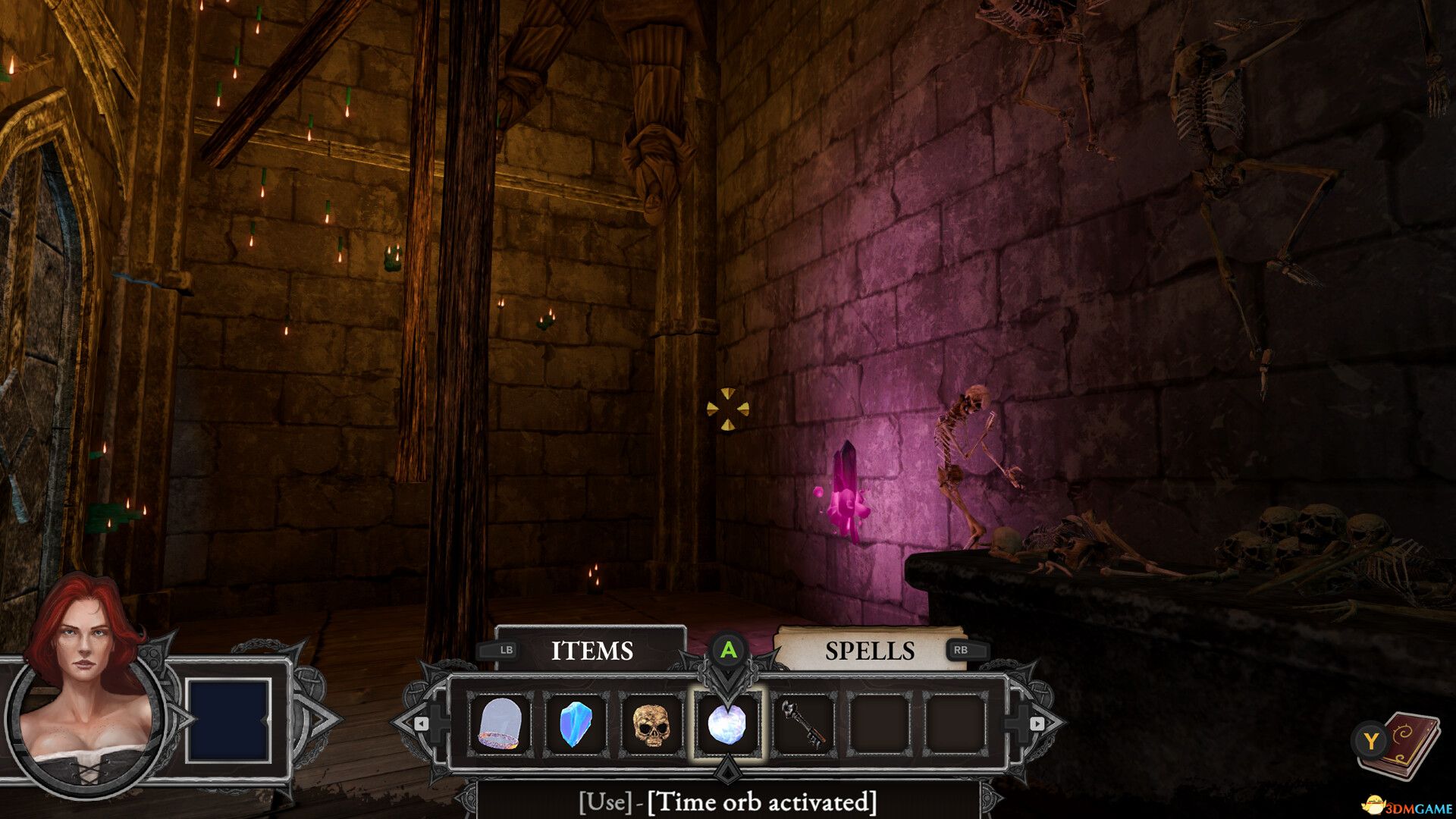This screenshot has height=819, width=1456.
Task: Click the [Use] action text
Action: [x=603, y=802]
